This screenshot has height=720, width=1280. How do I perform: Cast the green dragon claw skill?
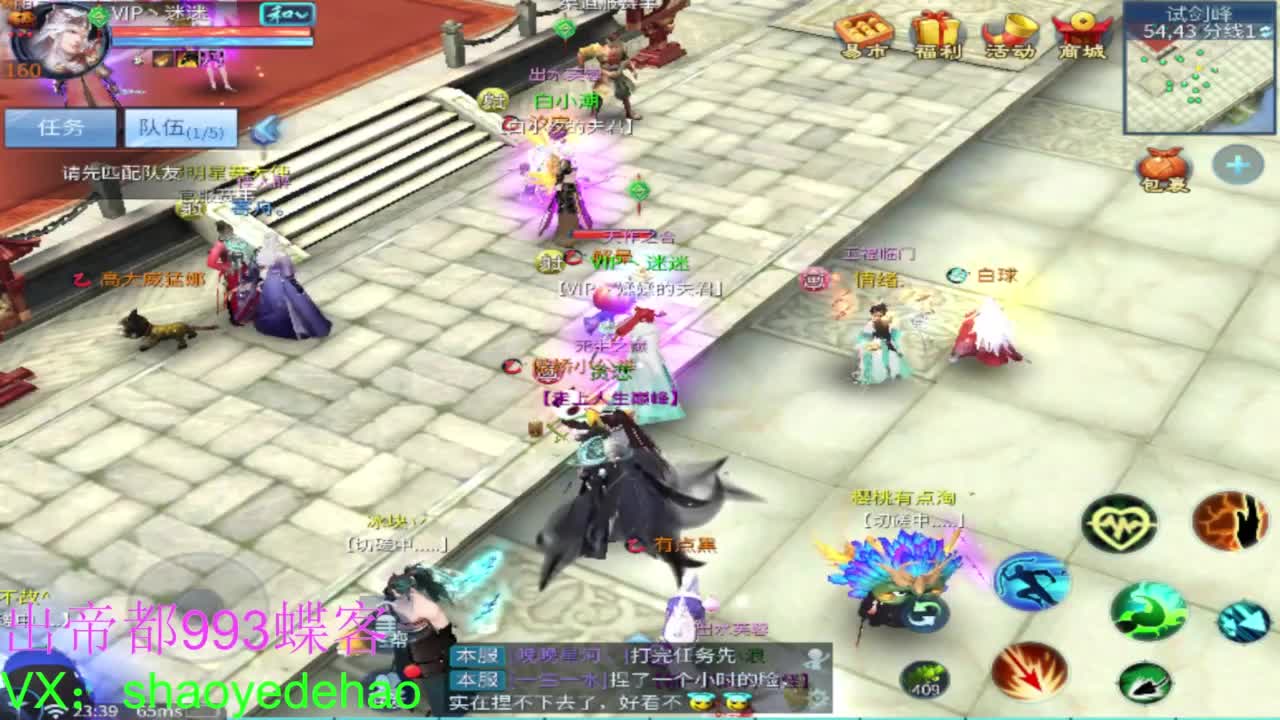(1148, 610)
